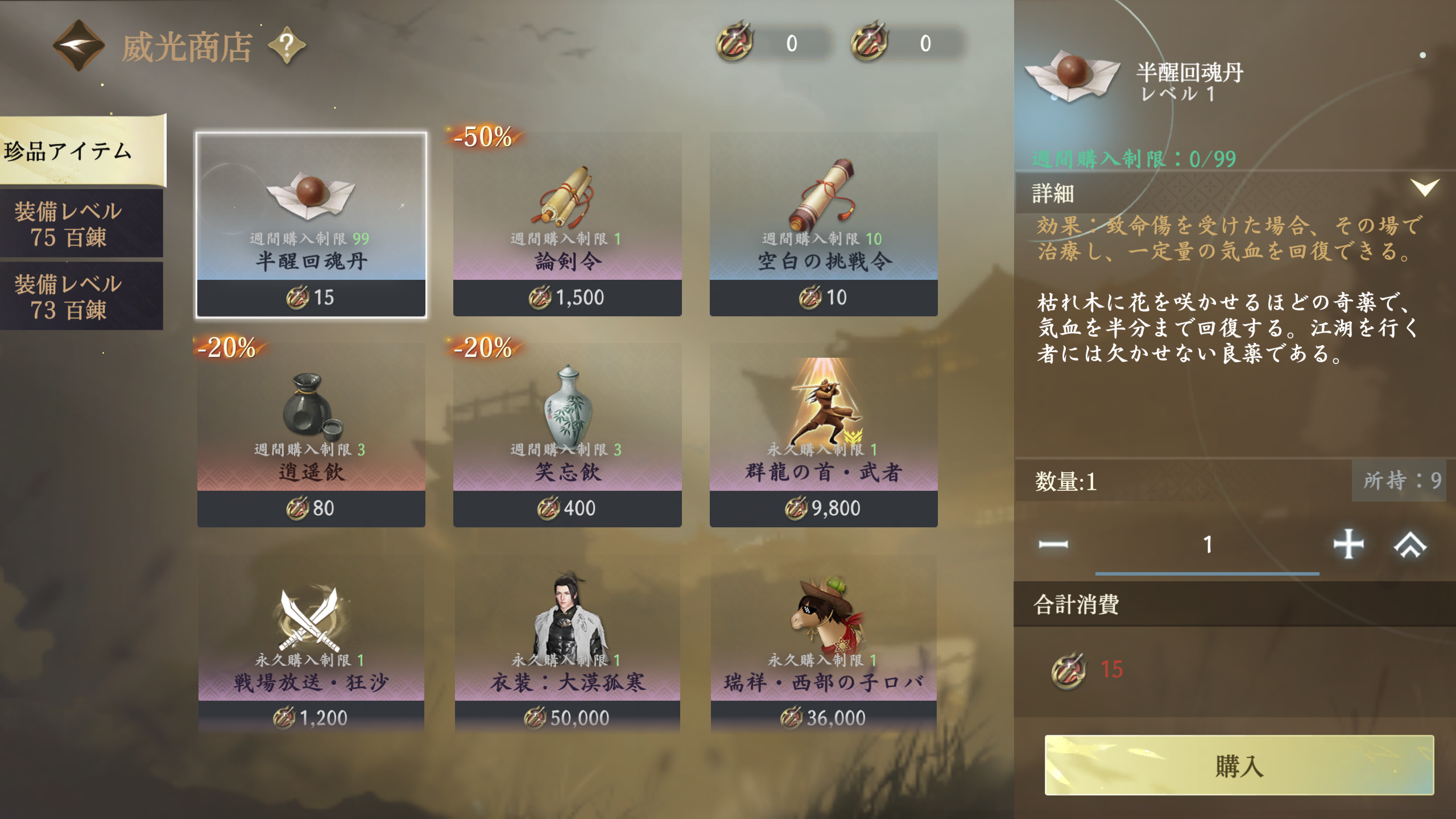Pick the 逍遥飲 wine jug
The height and width of the screenshot is (819, 1456).
coord(311,435)
